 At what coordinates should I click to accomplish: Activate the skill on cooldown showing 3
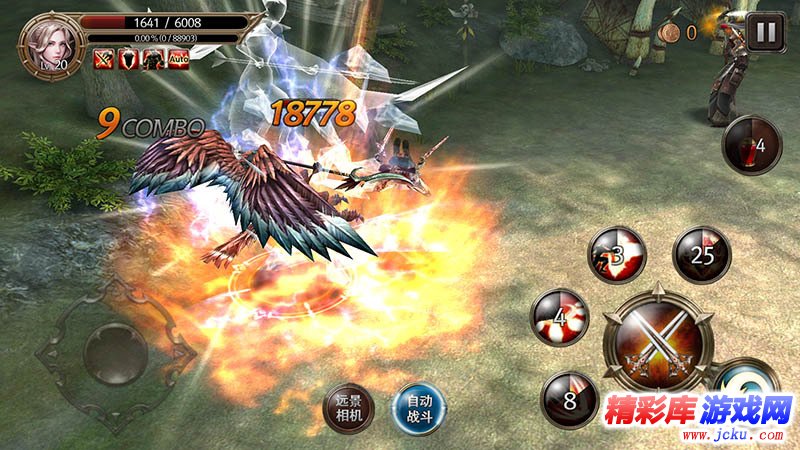tap(617, 255)
